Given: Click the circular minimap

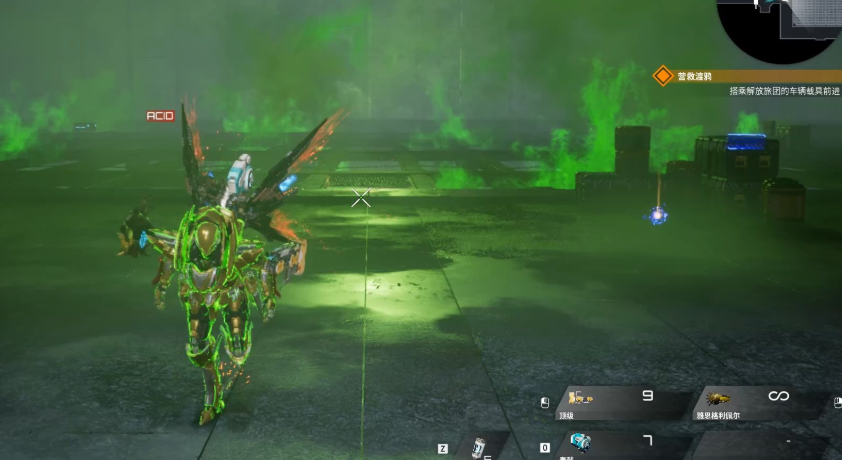Looking at the screenshot, I should coord(781,24).
